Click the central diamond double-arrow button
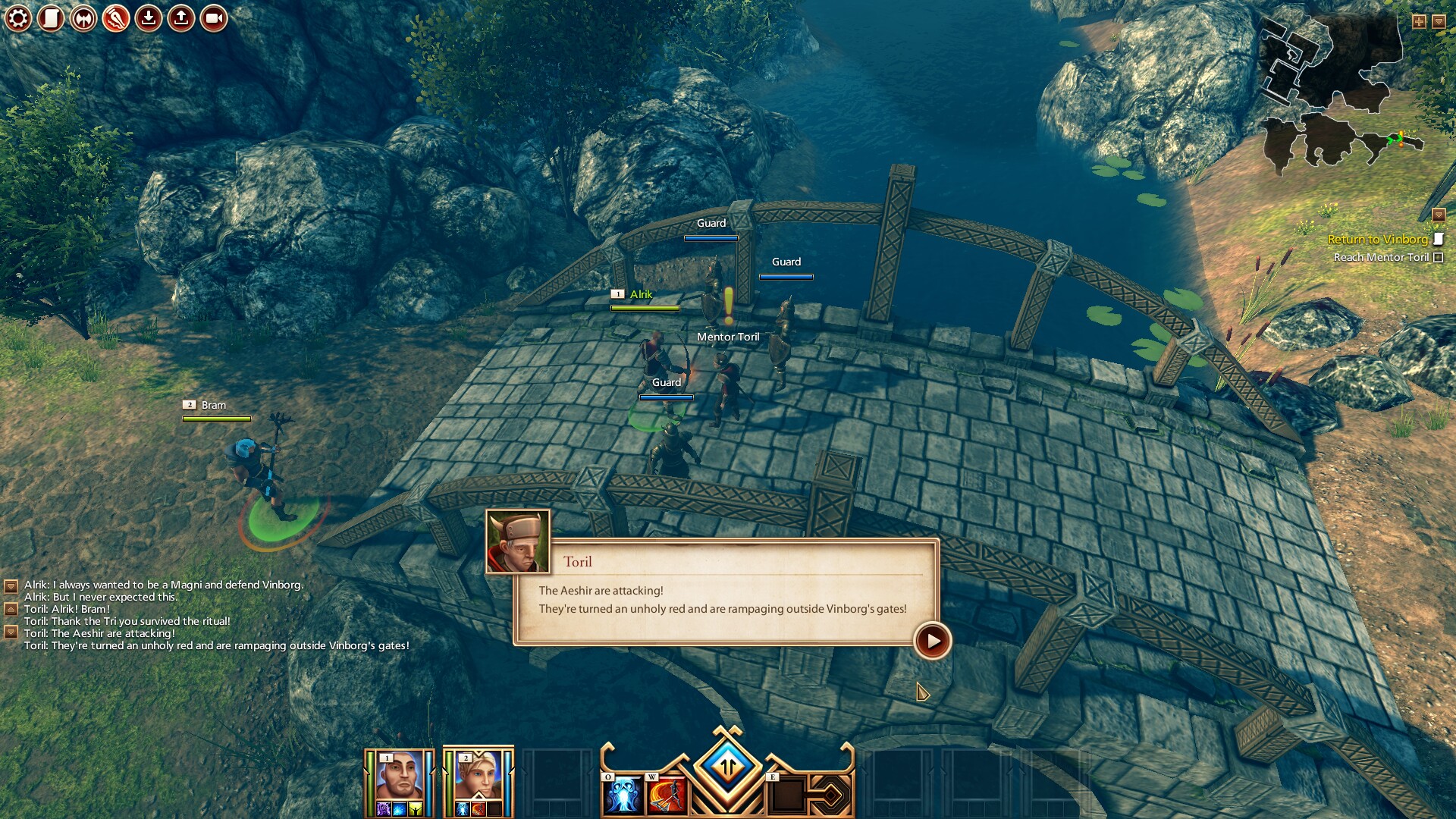1456x819 pixels. coord(727,767)
